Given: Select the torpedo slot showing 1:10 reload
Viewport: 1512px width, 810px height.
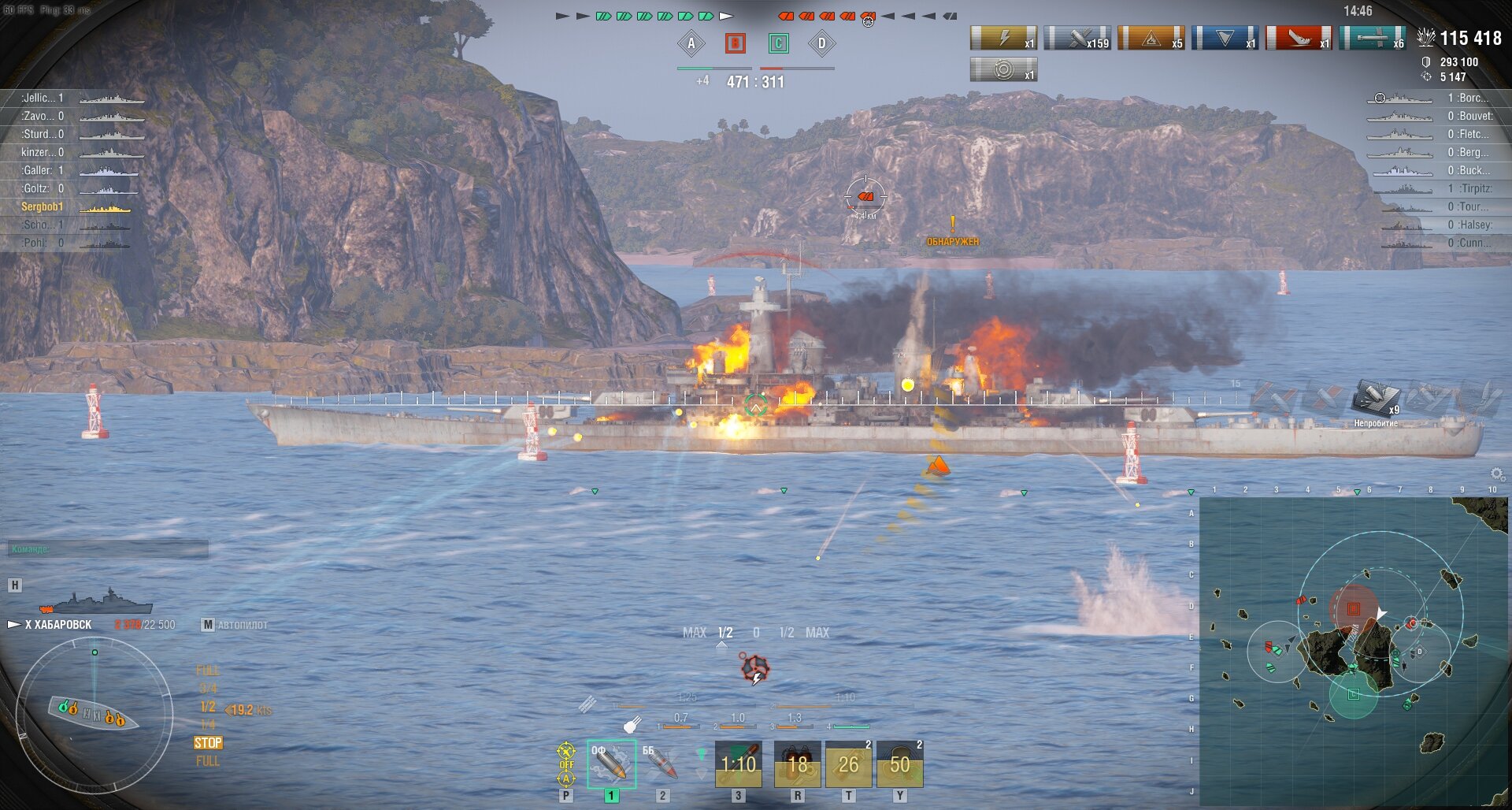Looking at the screenshot, I should 738,764.
